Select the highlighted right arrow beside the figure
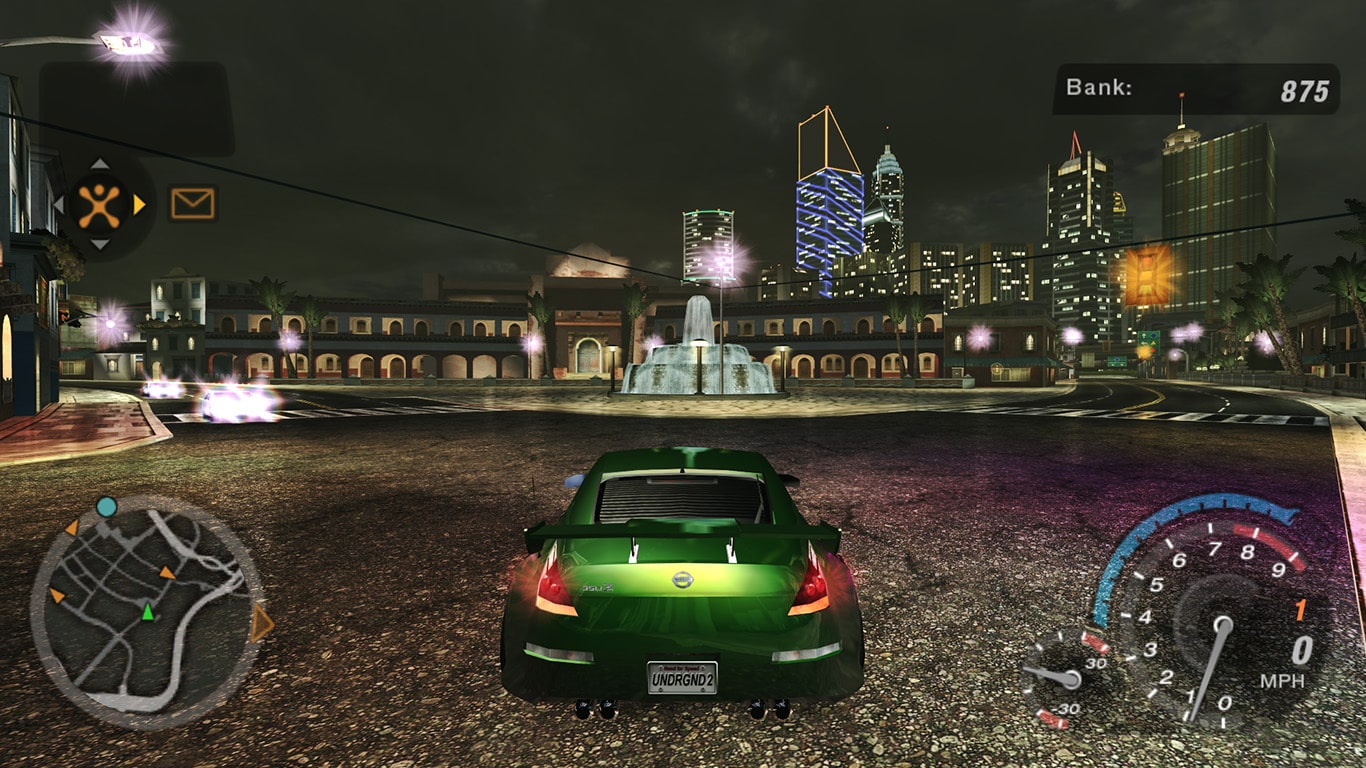Viewport: 1366px width, 768px height. pyautogui.click(x=139, y=204)
